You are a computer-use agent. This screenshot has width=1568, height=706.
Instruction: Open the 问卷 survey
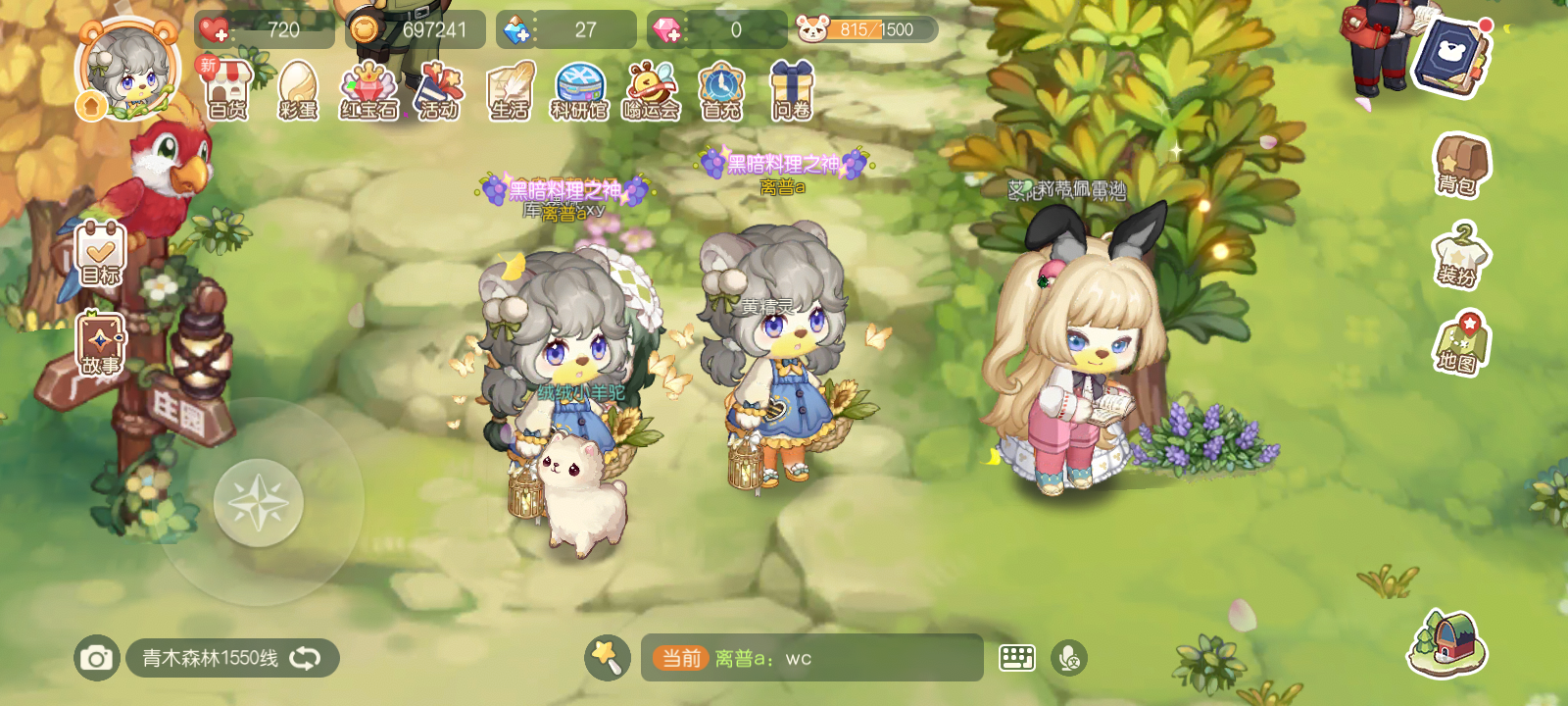(x=792, y=93)
